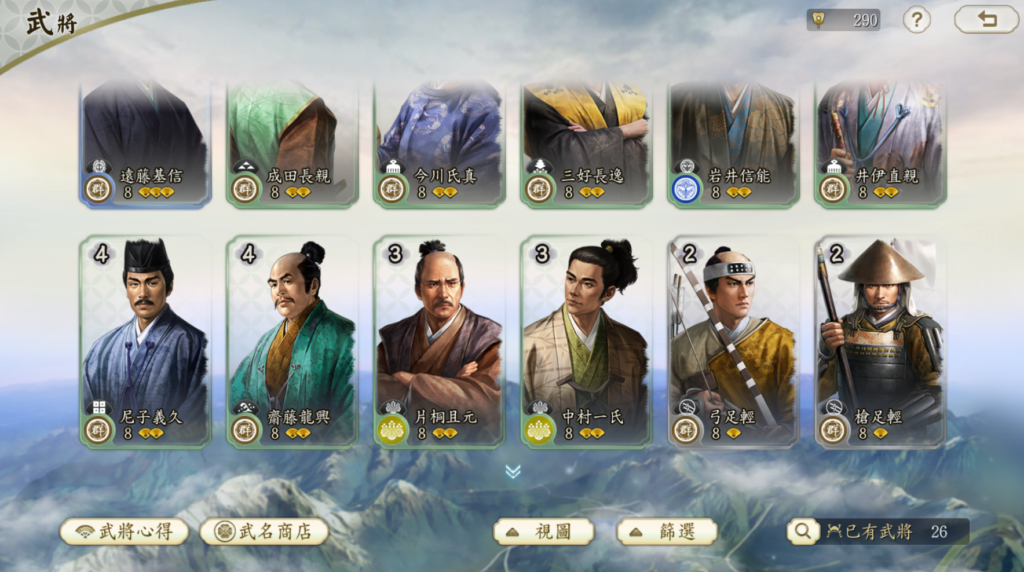The image size is (1024, 572).
Task: Open the 今川氏真 officer card
Action: (439, 145)
